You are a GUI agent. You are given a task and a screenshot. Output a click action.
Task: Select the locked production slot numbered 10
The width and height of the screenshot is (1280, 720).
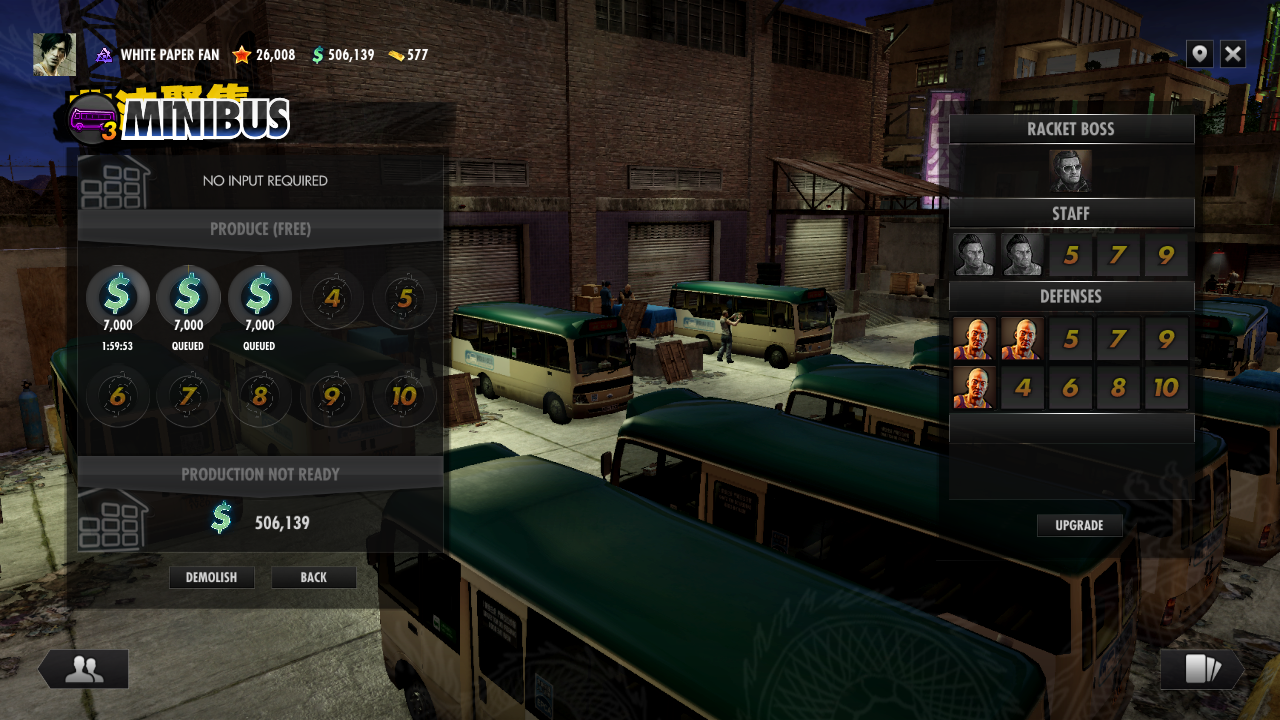click(404, 397)
